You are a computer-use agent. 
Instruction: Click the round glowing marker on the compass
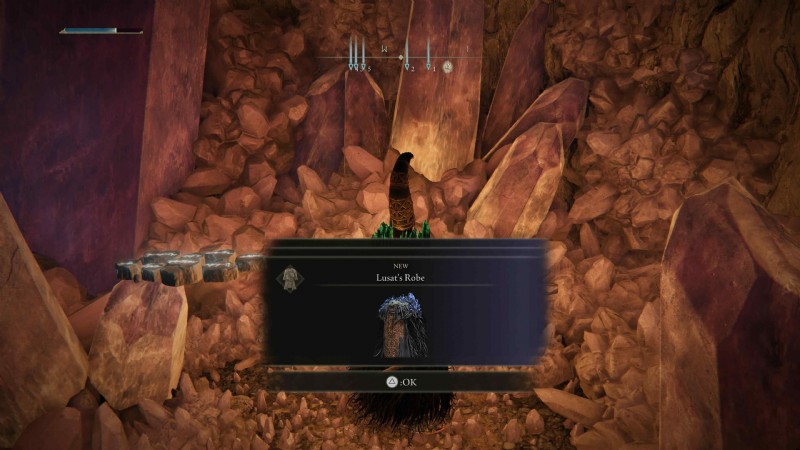448,67
